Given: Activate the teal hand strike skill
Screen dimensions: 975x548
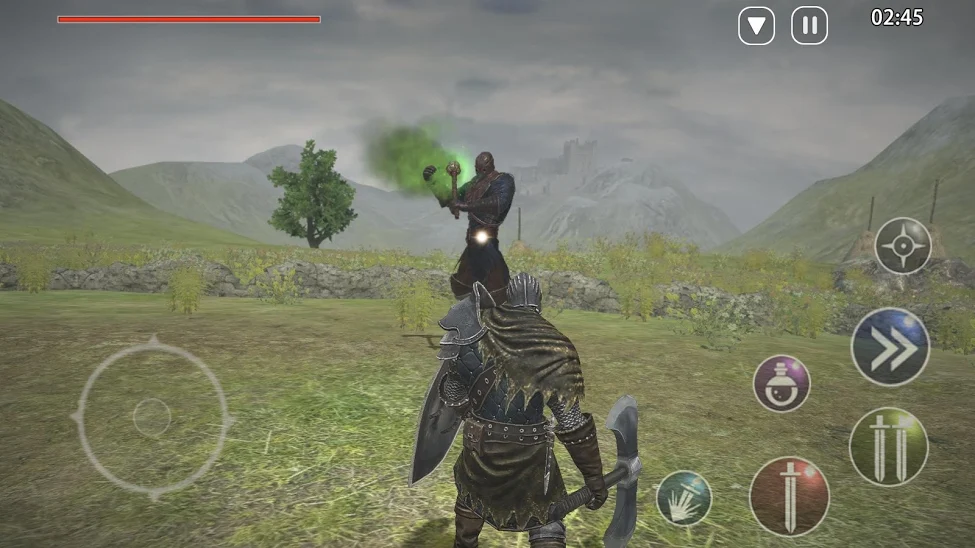Looking at the screenshot, I should click(x=684, y=498).
